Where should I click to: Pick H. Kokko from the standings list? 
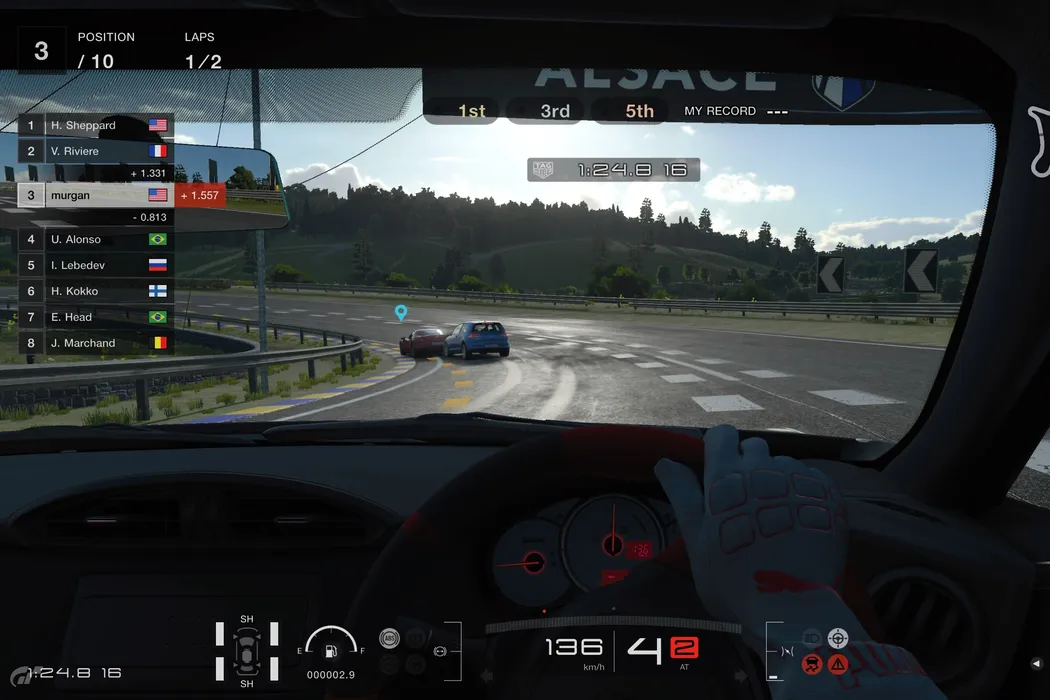click(x=96, y=291)
